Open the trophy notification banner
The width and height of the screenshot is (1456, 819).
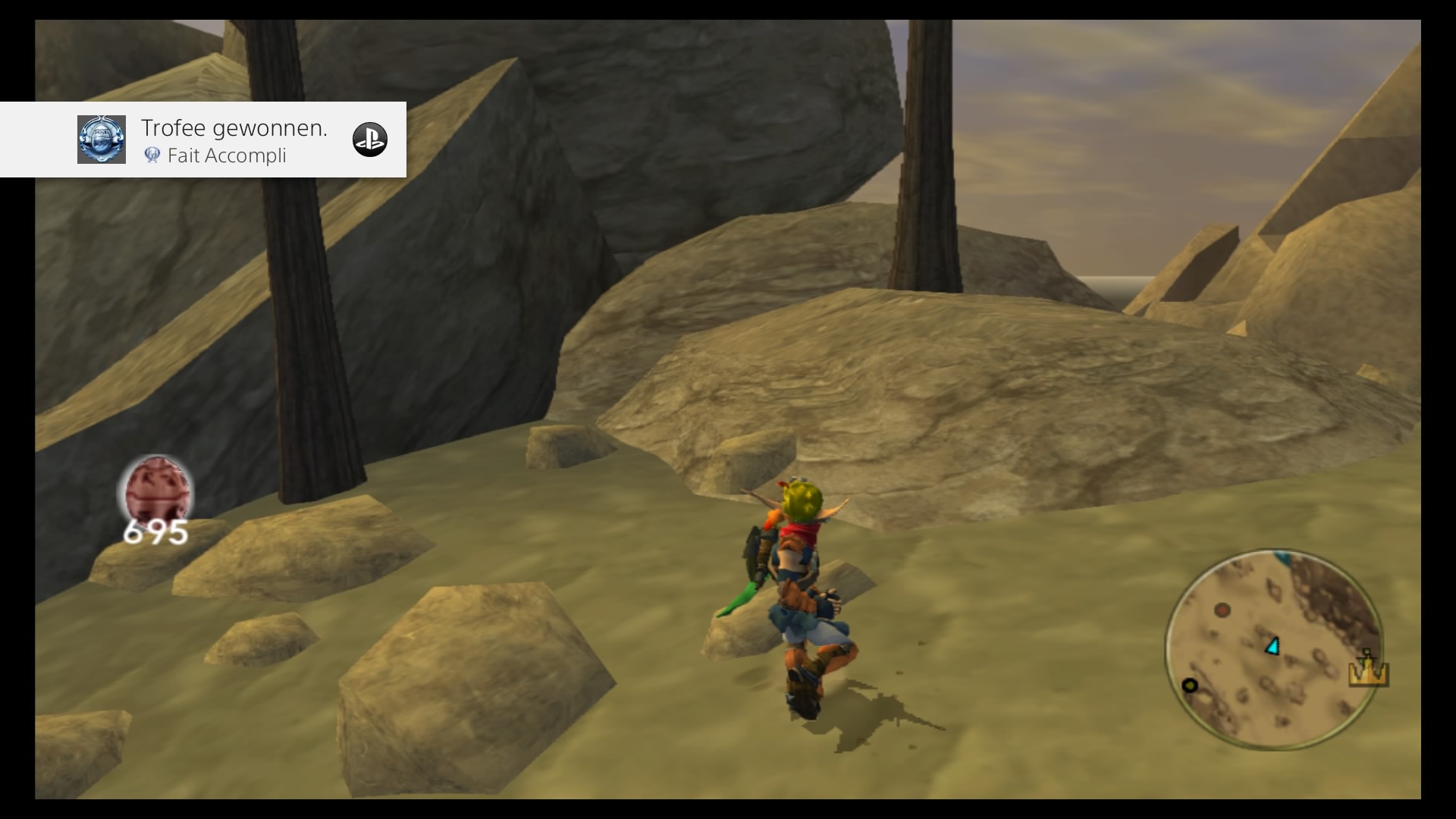pyautogui.click(x=205, y=140)
